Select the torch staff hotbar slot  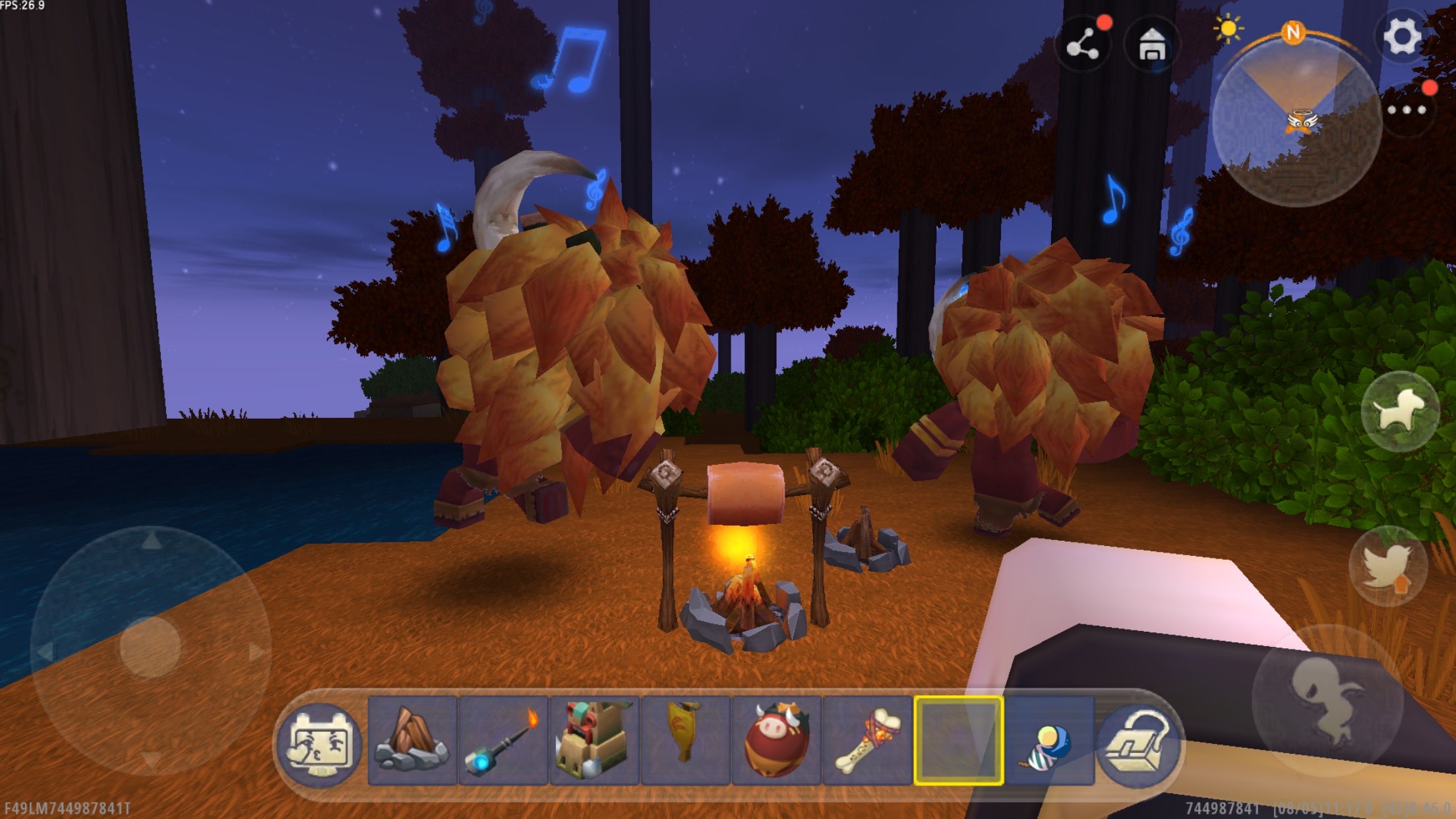click(503, 741)
